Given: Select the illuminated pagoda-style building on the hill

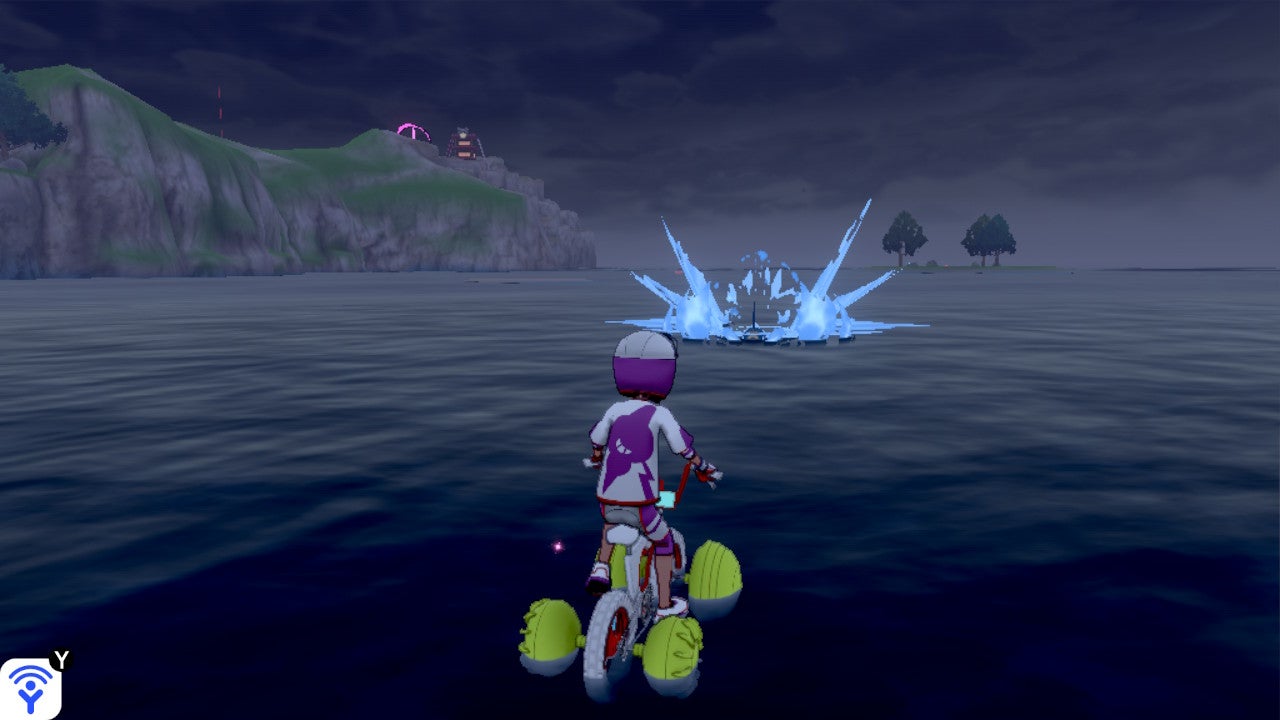Looking at the screenshot, I should 465,145.
